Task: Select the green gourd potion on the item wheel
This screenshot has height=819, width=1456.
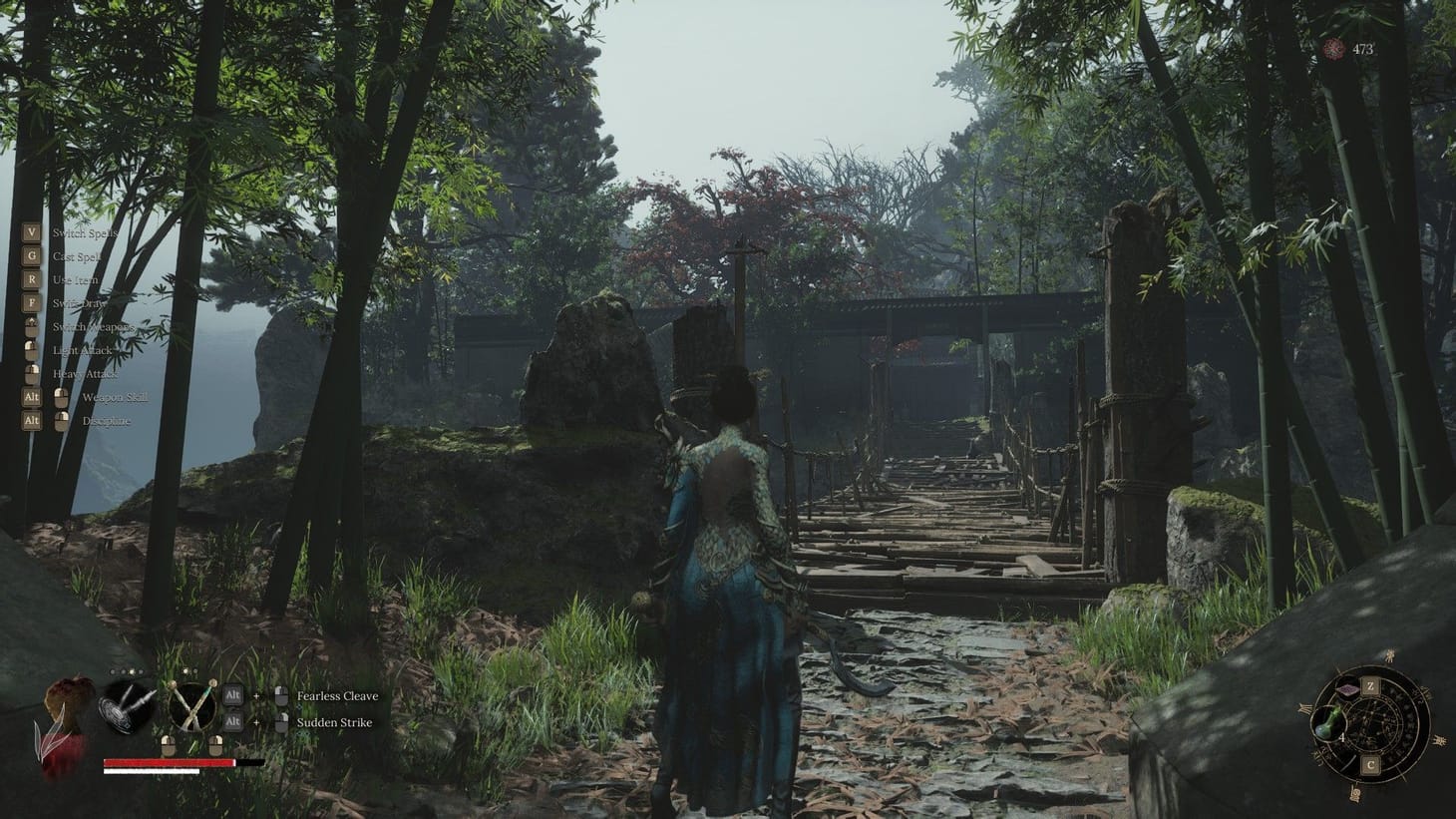Action: point(1329,723)
